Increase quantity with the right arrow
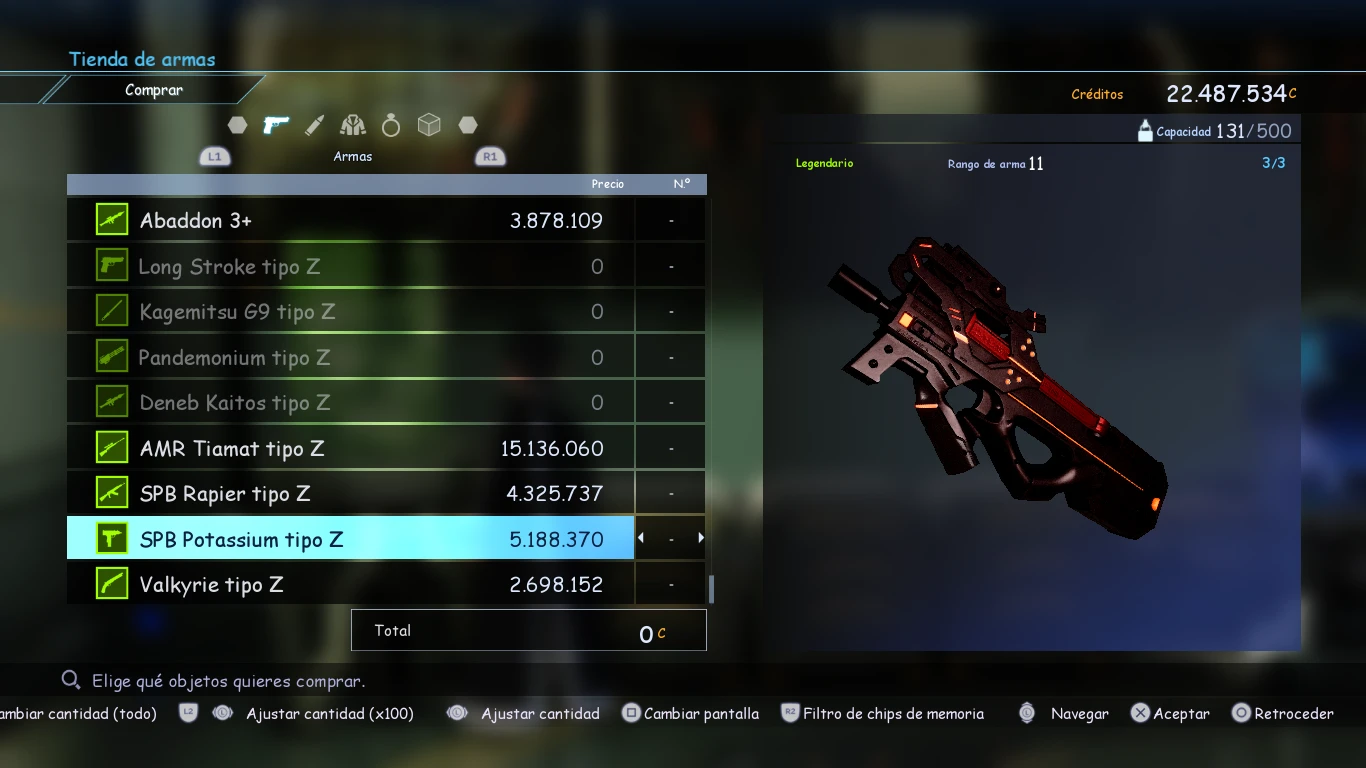 (x=701, y=538)
